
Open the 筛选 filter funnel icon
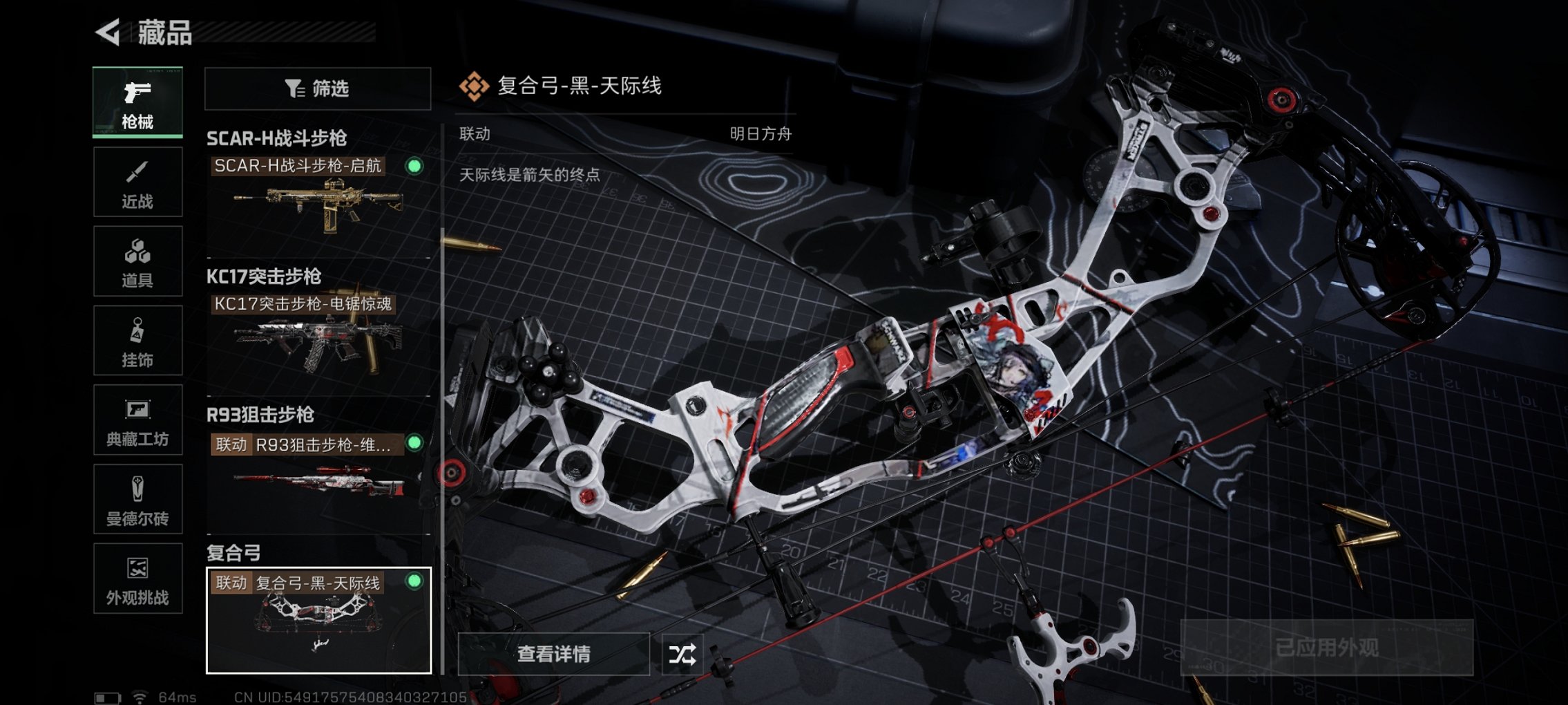coord(294,88)
